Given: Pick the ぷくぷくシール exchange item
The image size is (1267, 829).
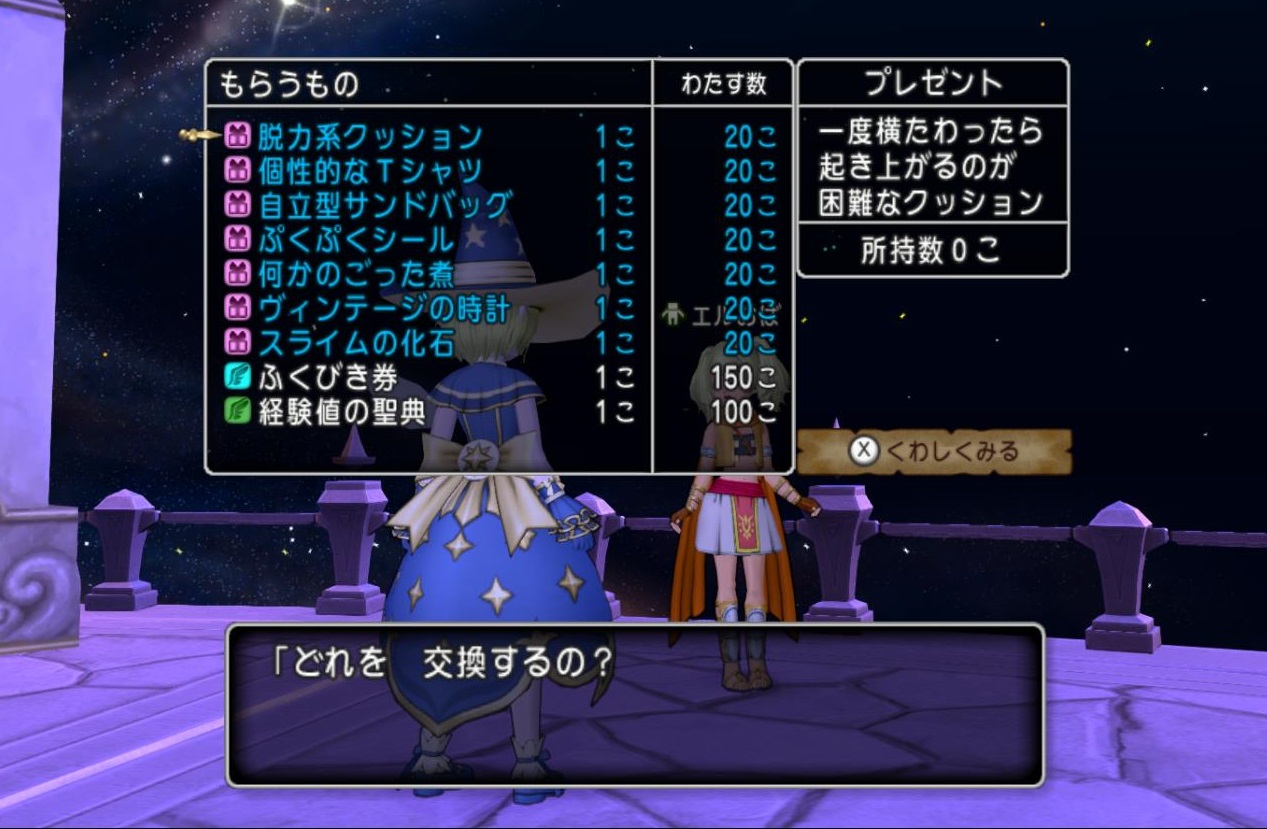Looking at the screenshot, I should tap(356, 240).
